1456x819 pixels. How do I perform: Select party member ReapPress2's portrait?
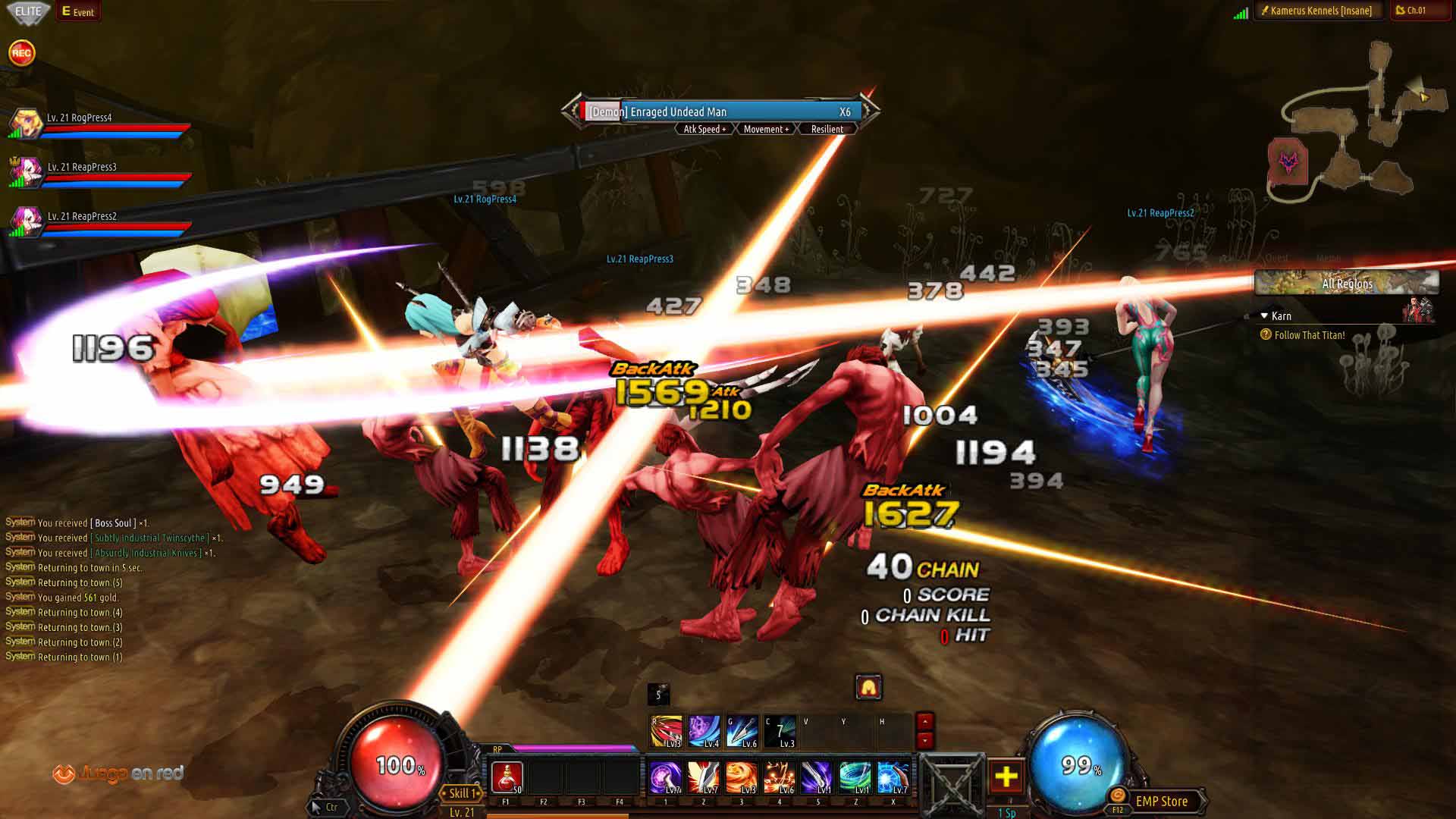[x=26, y=221]
